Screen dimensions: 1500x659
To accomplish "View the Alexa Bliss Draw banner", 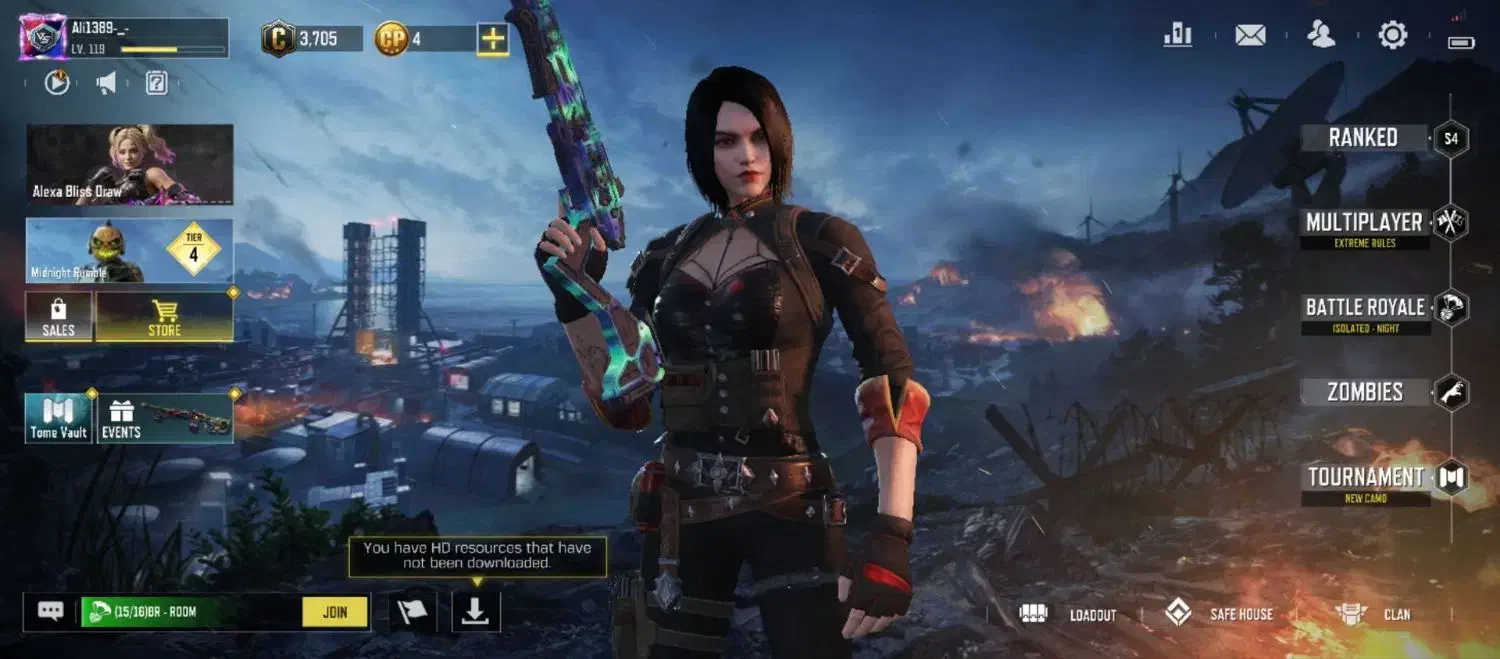I will (x=130, y=164).
